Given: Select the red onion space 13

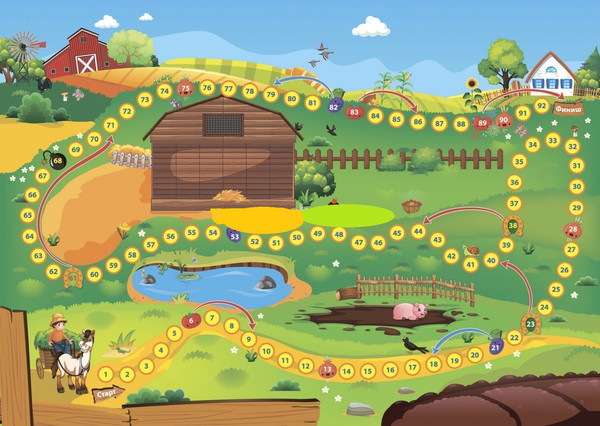Looking at the screenshot, I should tap(326, 368).
